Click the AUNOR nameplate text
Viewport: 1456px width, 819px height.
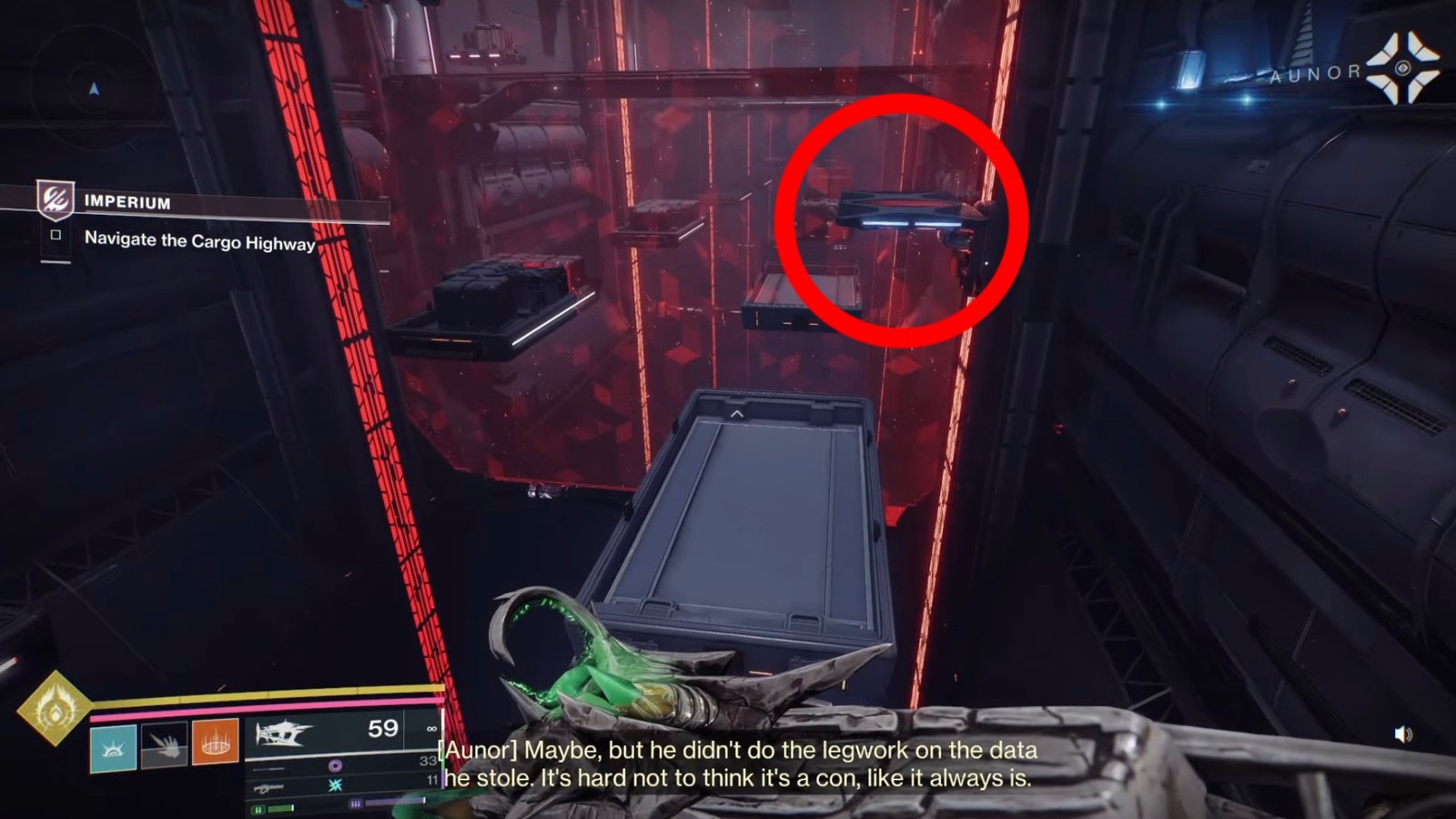[x=1316, y=73]
